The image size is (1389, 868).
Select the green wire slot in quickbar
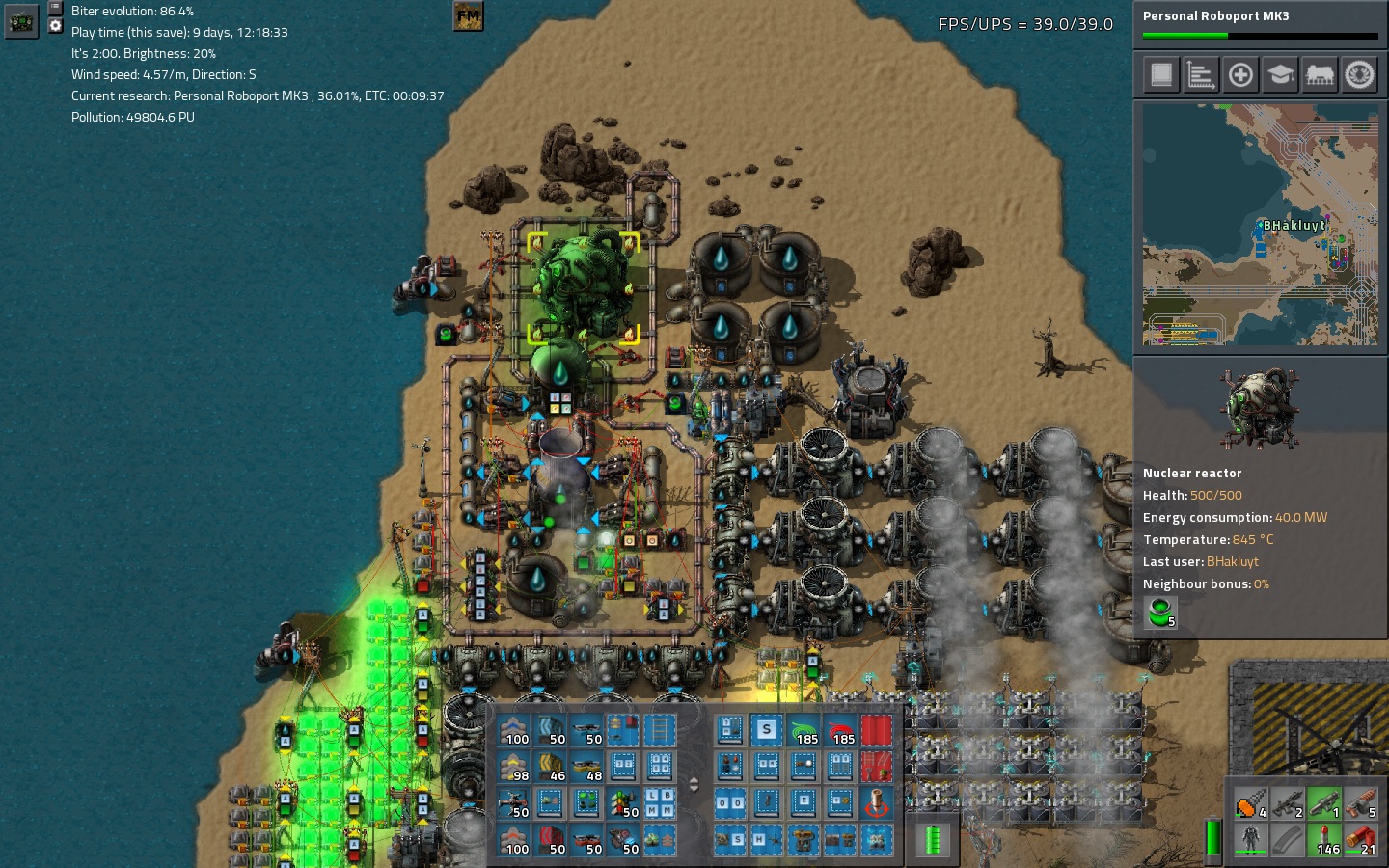803,731
